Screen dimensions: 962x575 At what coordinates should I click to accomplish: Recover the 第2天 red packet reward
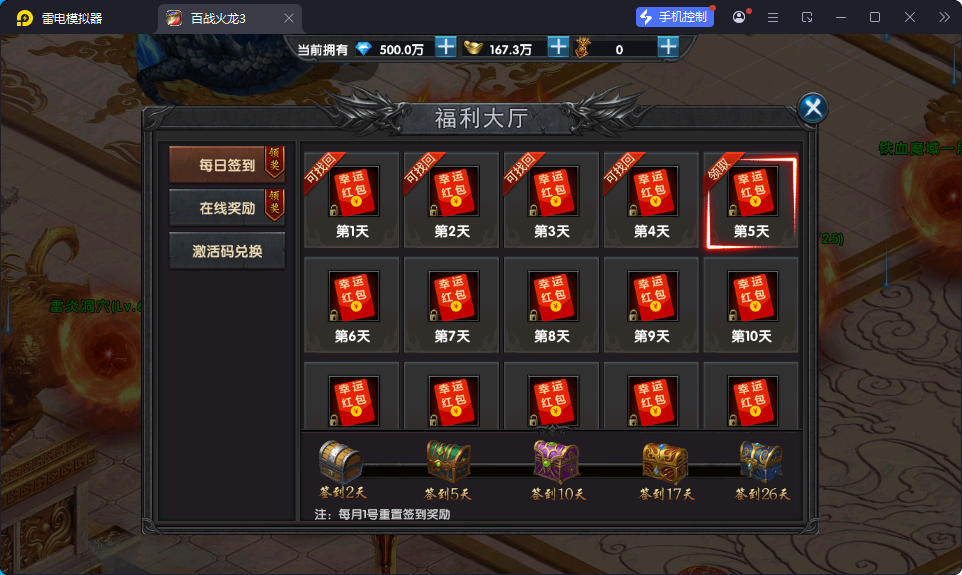click(452, 200)
